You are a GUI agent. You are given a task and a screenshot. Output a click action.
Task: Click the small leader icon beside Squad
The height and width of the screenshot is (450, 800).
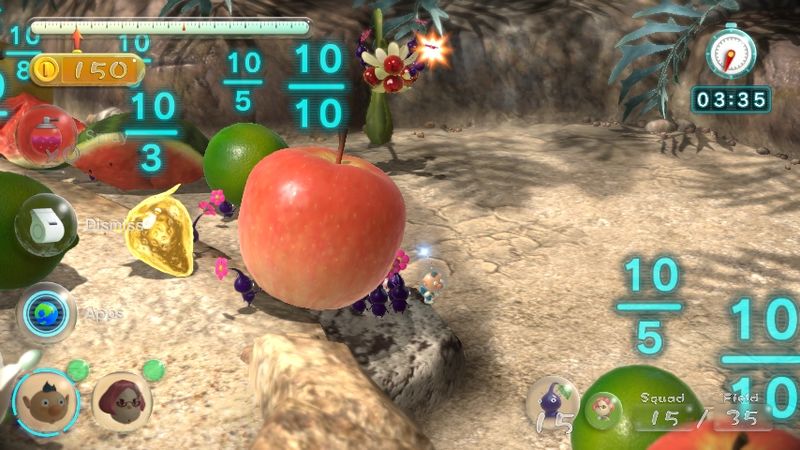tap(604, 409)
